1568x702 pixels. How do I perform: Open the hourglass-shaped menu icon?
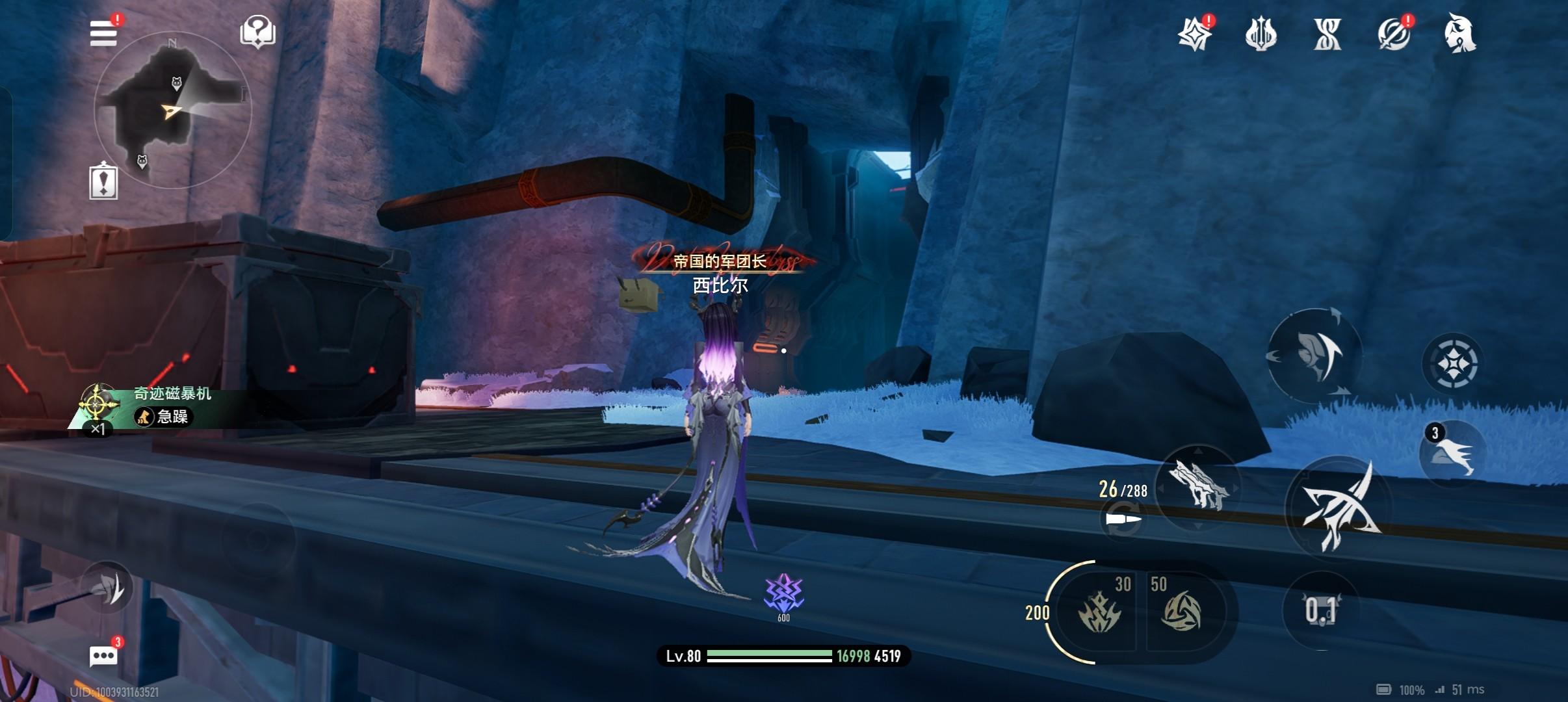tap(1327, 34)
